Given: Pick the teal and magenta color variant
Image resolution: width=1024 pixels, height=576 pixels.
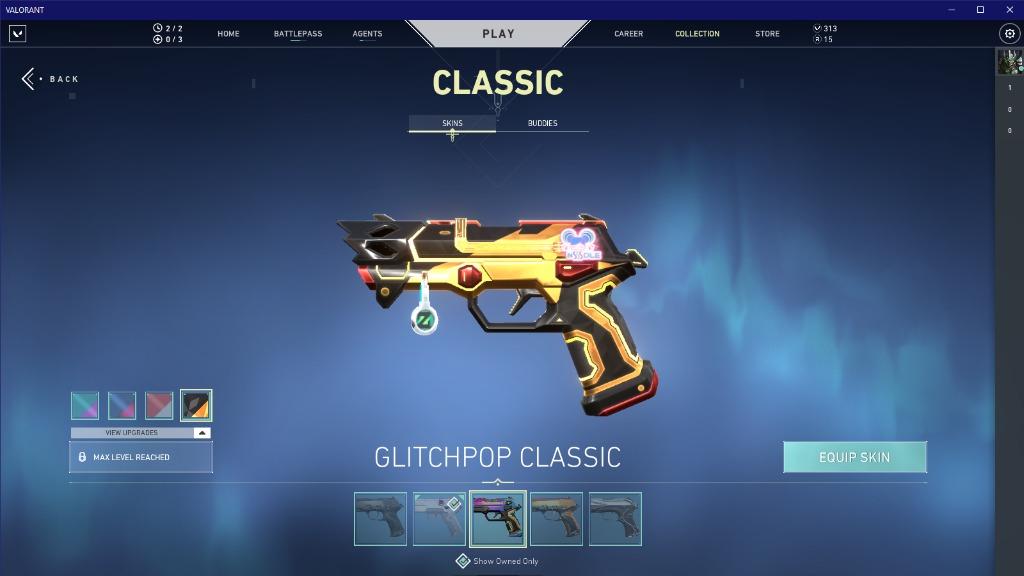Looking at the screenshot, I should 85,405.
